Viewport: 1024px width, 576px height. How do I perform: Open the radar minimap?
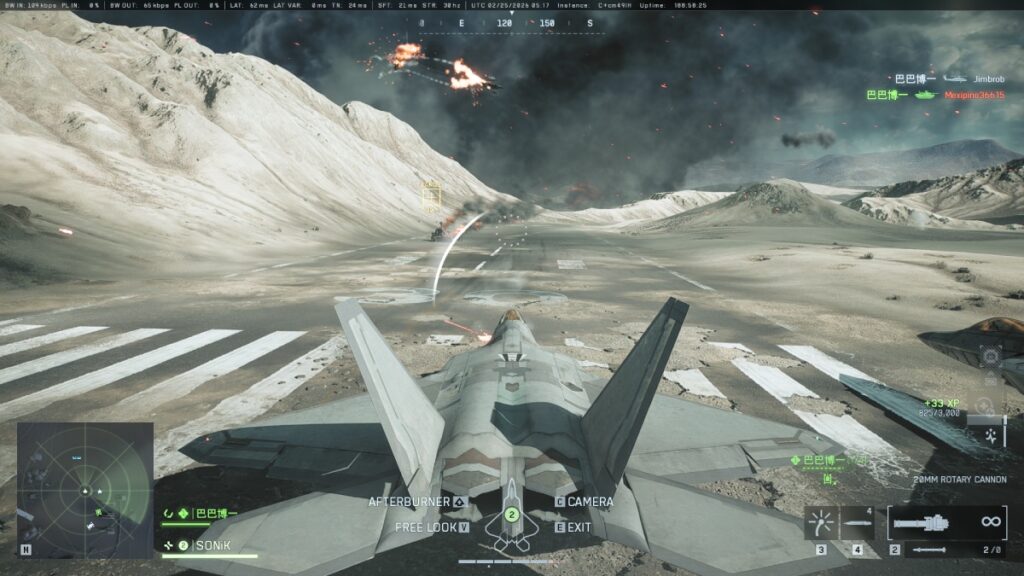(85, 489)
